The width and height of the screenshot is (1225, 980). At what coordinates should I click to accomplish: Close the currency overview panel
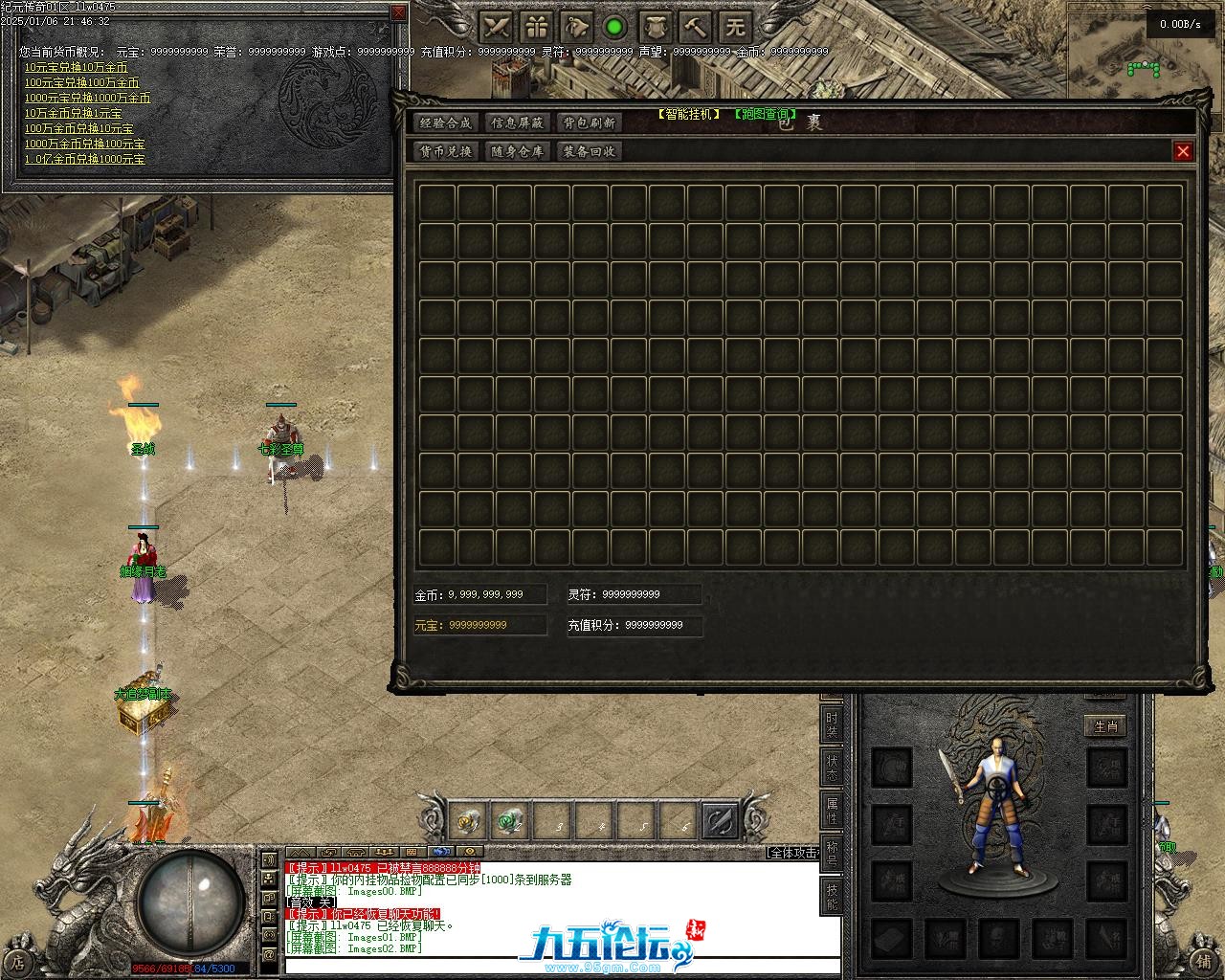click(399, 12)
